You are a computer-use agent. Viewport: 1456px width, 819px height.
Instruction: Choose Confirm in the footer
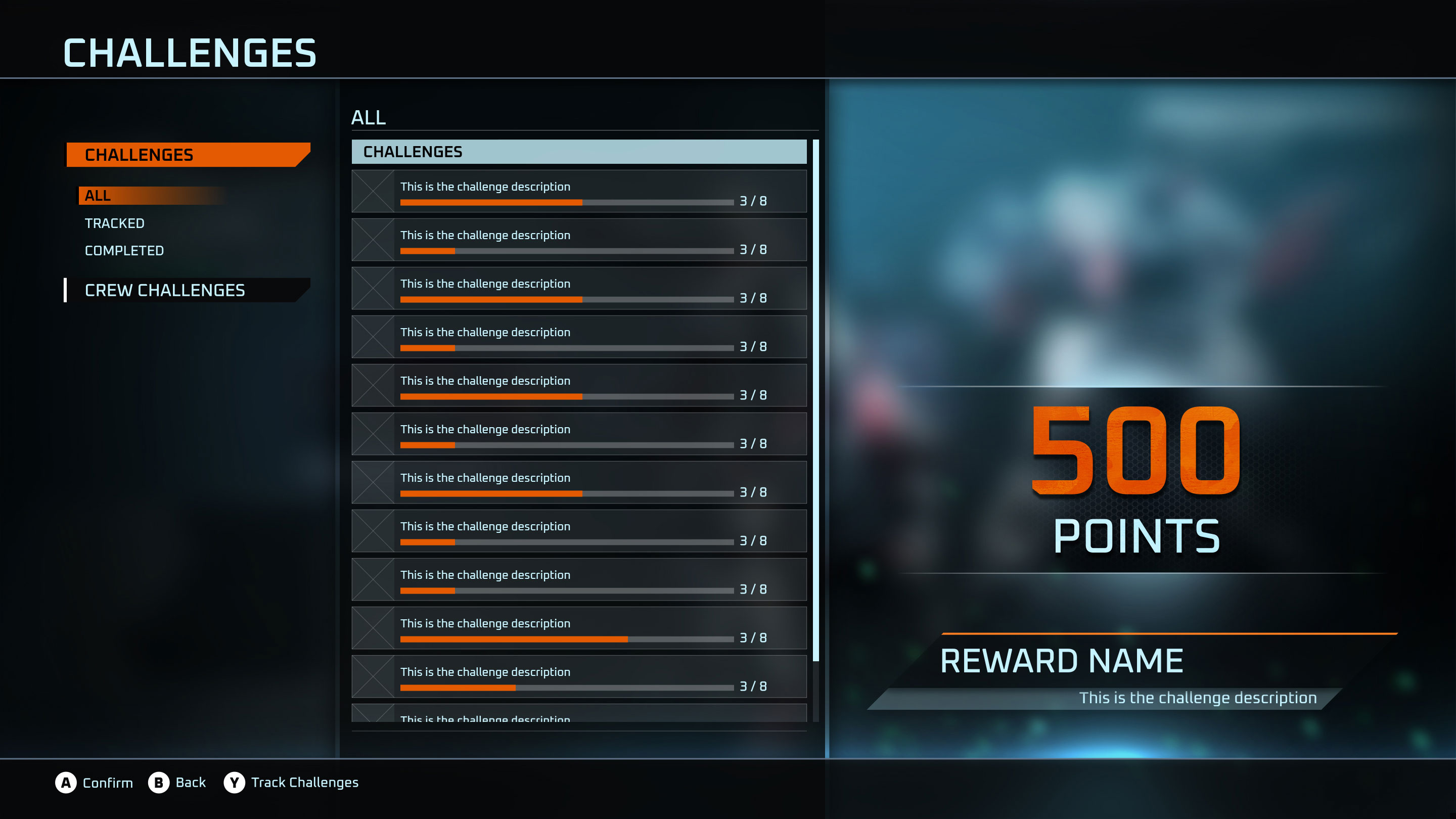tap(95, 782)
